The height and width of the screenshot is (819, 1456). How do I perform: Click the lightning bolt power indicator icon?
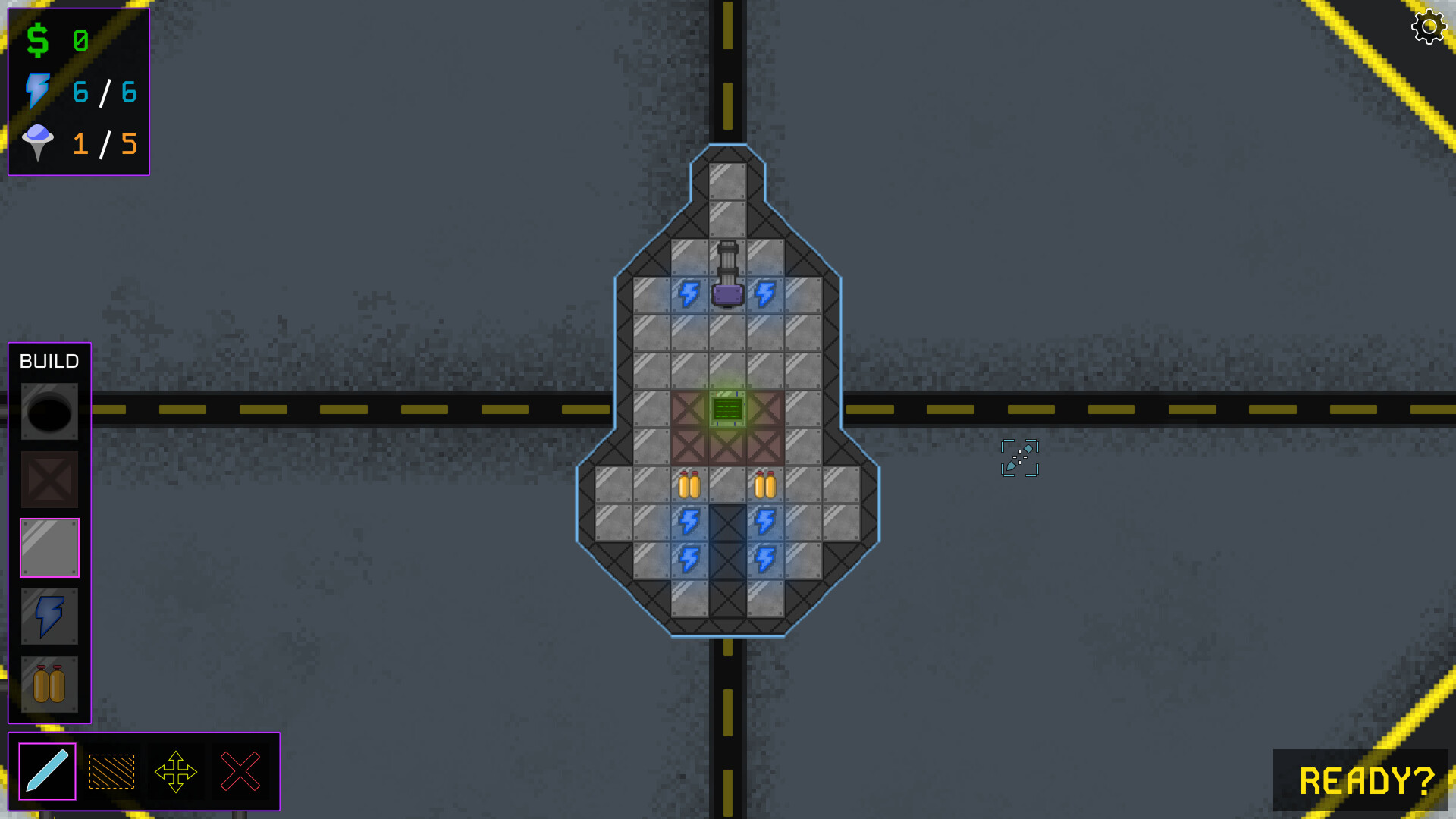pyautogui.click(x=38, y=93)
